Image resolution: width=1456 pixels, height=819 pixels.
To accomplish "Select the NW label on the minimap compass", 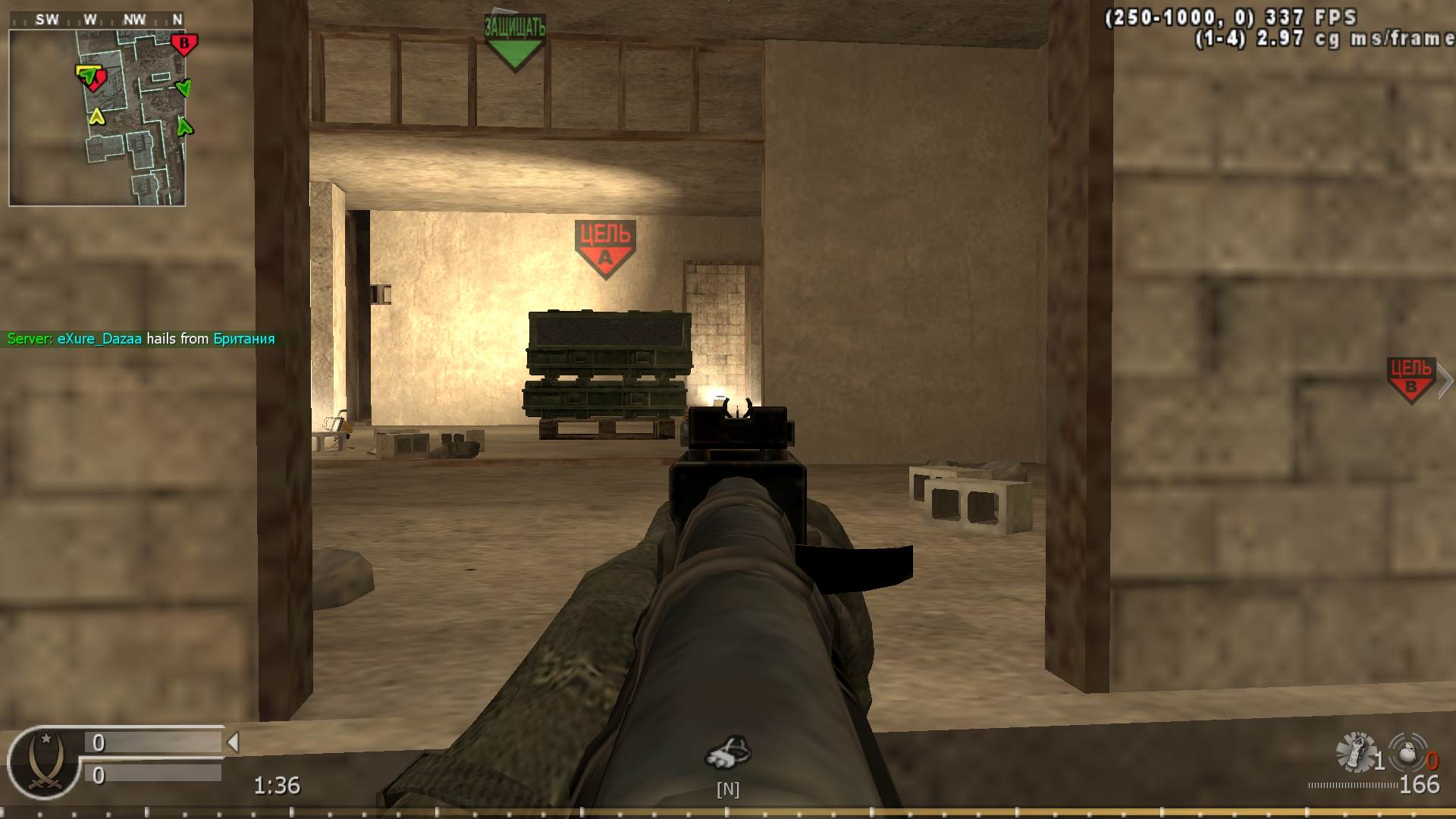I will tap(135, 19).
